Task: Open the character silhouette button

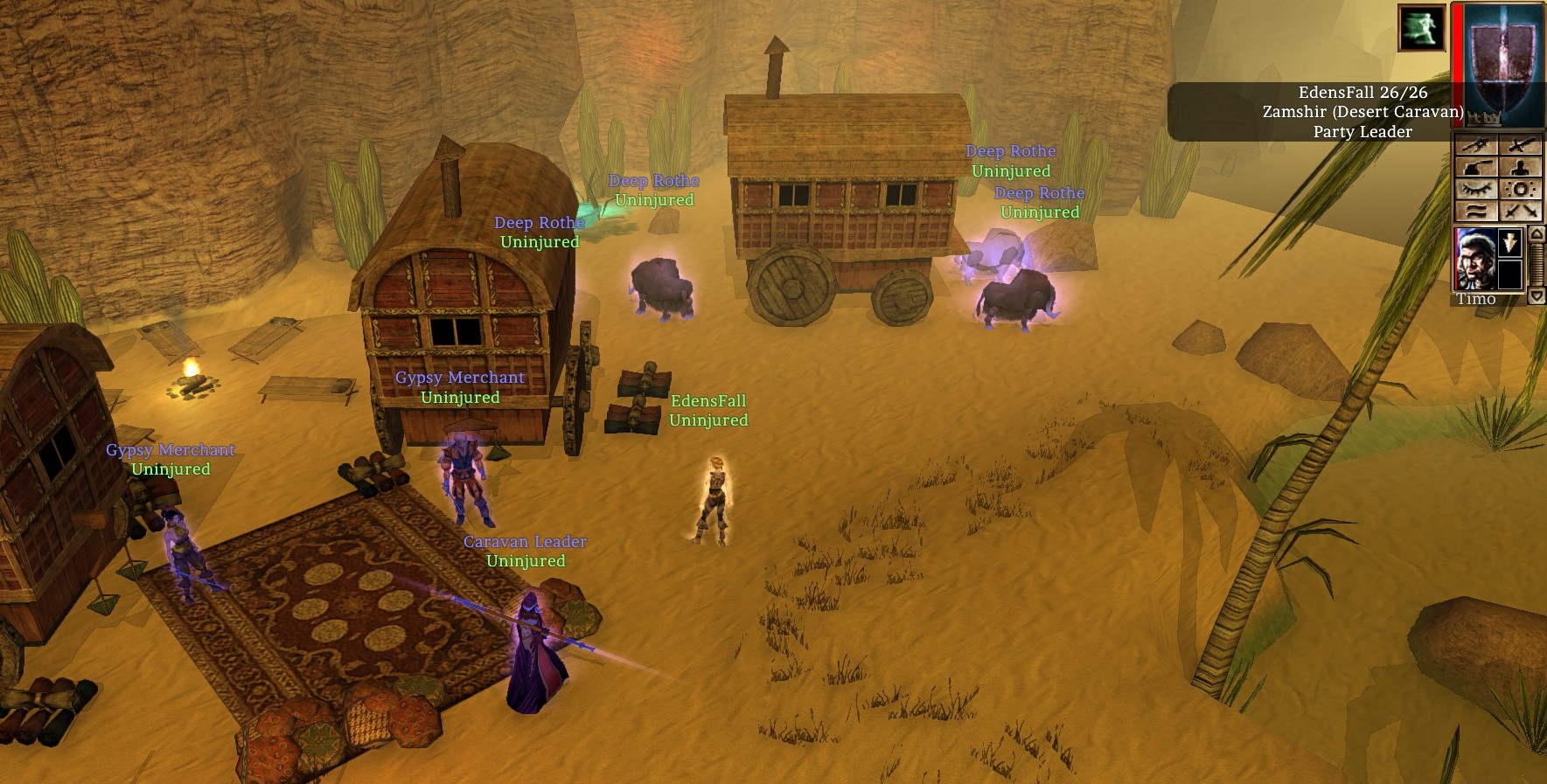Action: tap(1520, 167)
